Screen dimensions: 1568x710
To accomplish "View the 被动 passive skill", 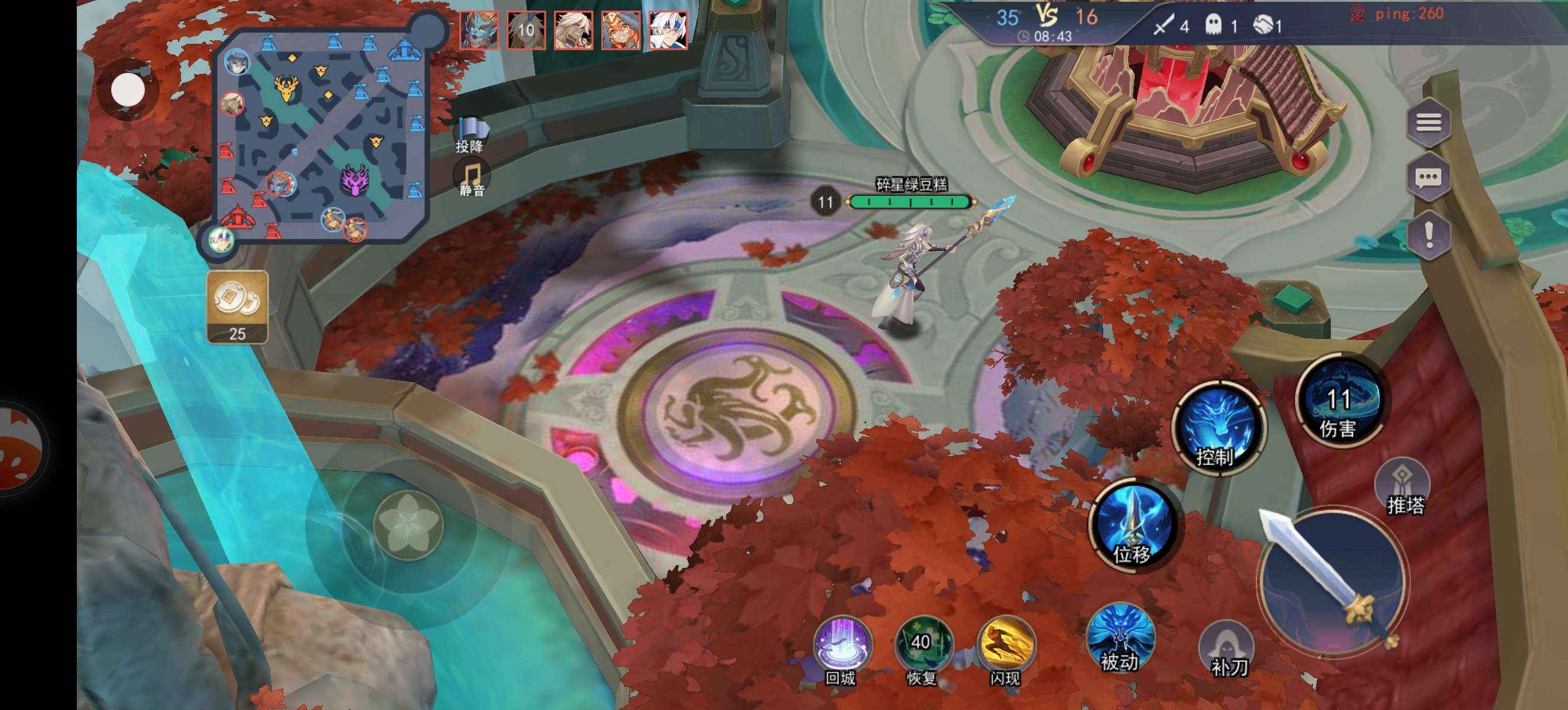I will pyautogui.click(x=1120, y=640).
